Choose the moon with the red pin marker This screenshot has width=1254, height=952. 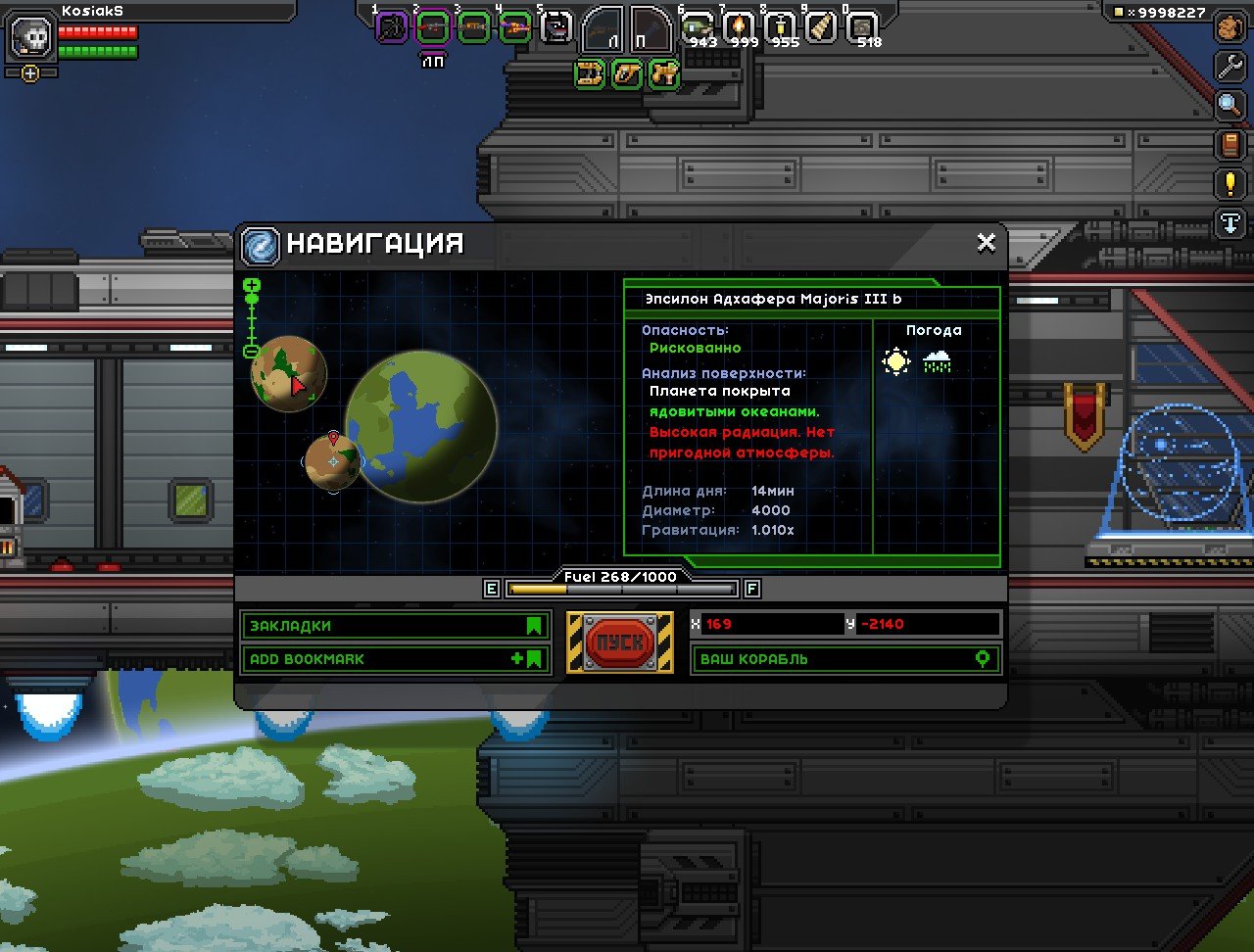point(332,461)
